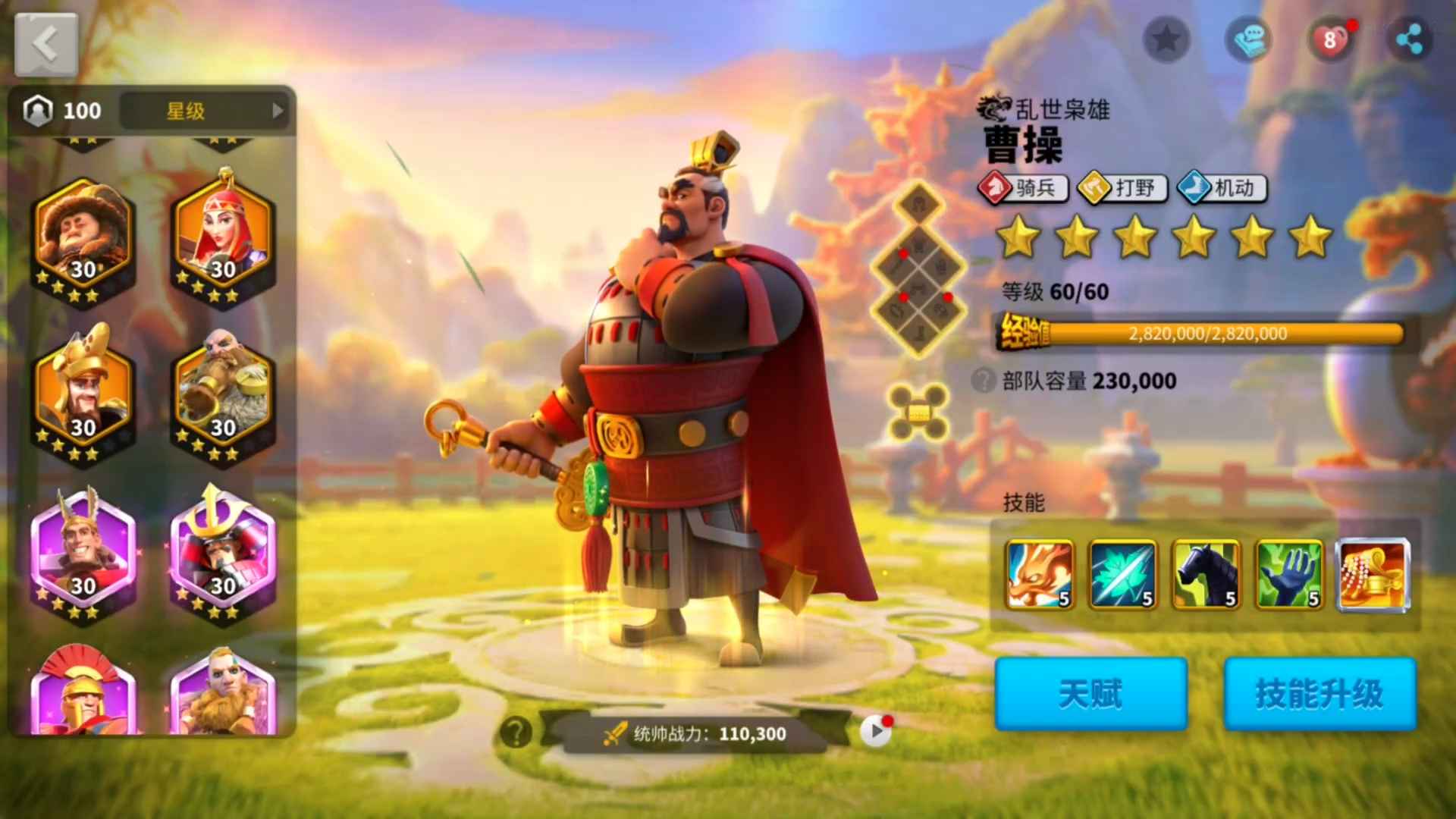Play the commander preview video
The height and width of the screenshot is (819, 1456).
point(876,732)
